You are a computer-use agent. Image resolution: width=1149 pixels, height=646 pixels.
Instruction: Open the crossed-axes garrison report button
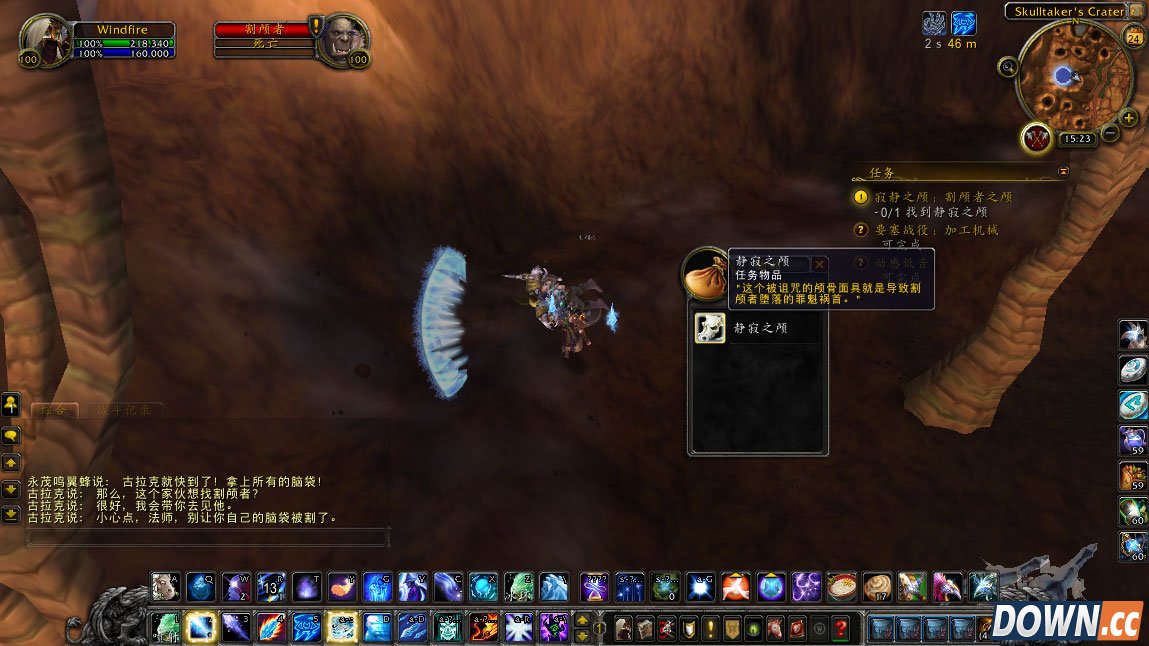pyautogui.click(x=1036, y=138)
